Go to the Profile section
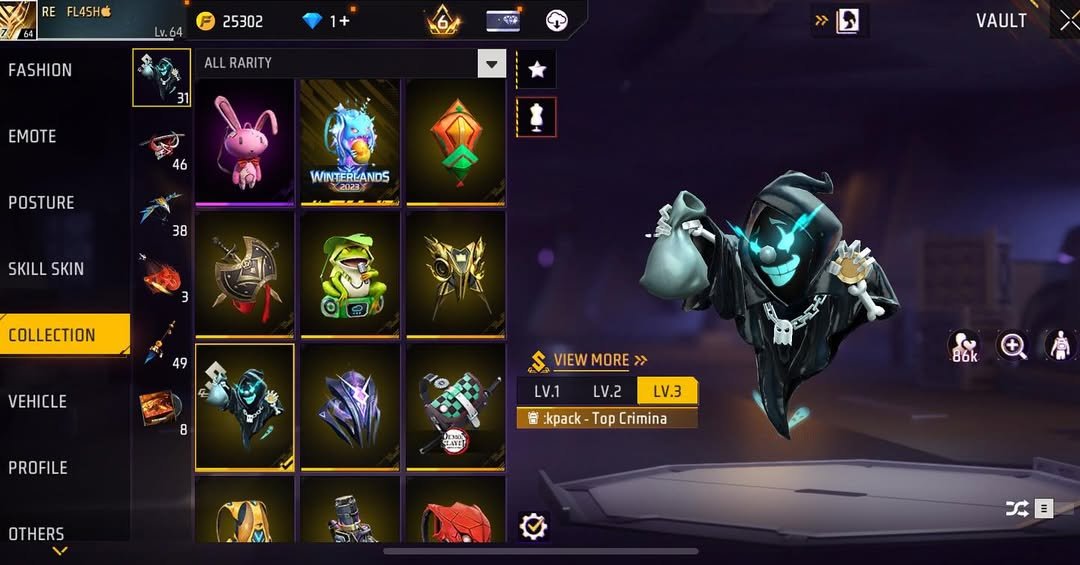This screenshot has width=1080, height=565. 38,468
